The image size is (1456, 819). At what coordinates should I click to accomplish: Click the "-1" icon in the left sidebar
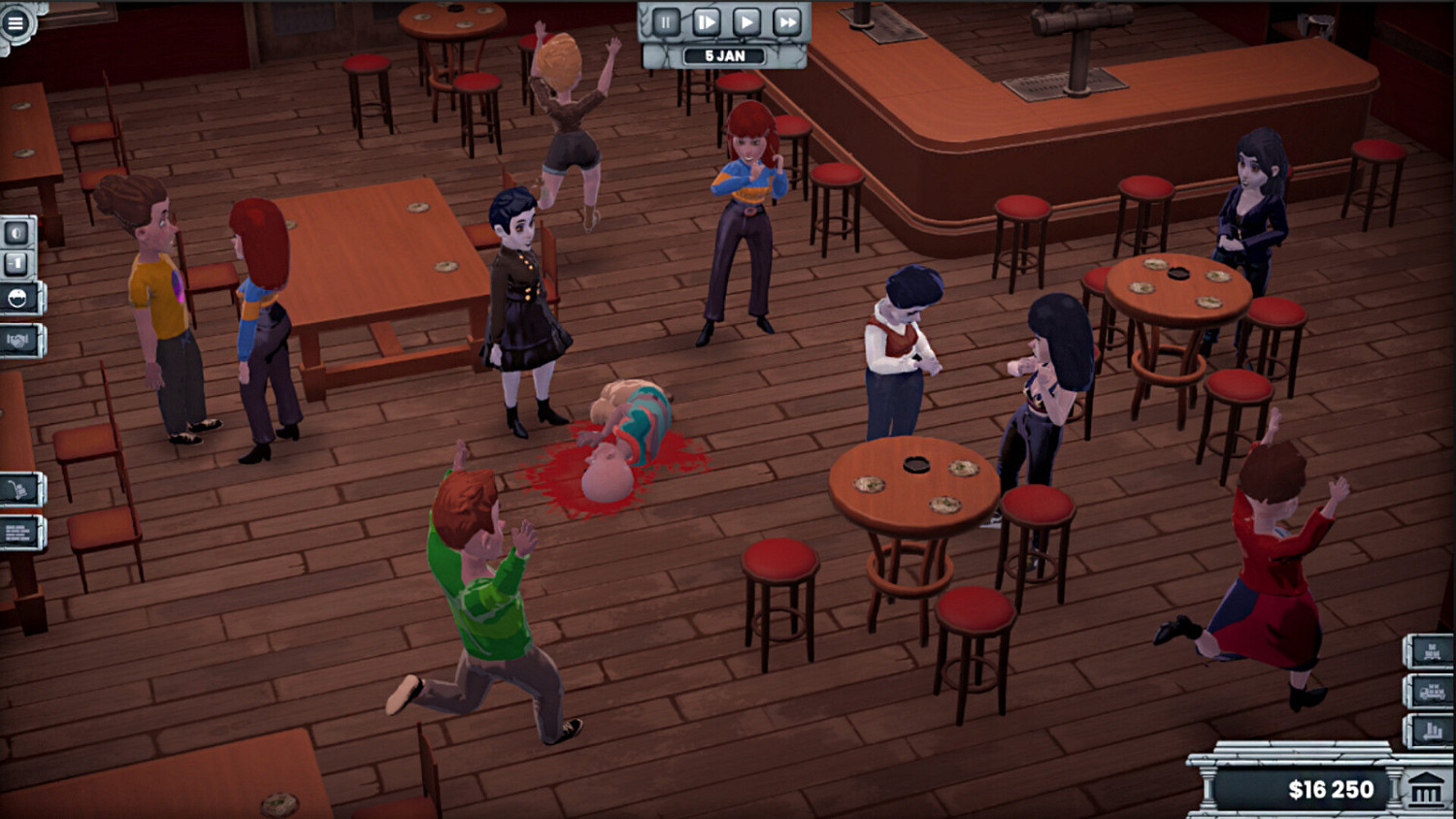[15, 262]
